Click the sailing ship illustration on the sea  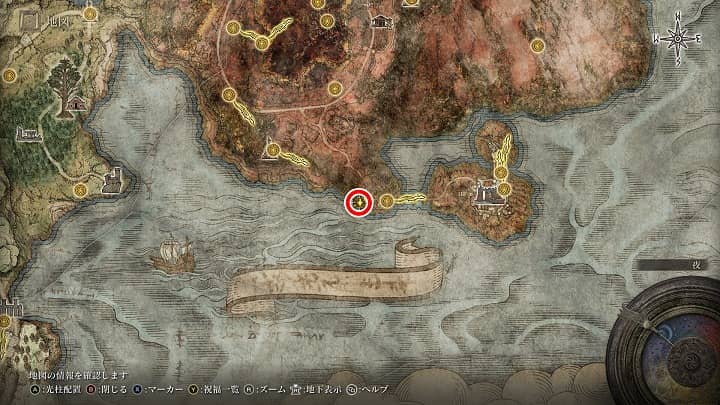(x=170, y=256)
